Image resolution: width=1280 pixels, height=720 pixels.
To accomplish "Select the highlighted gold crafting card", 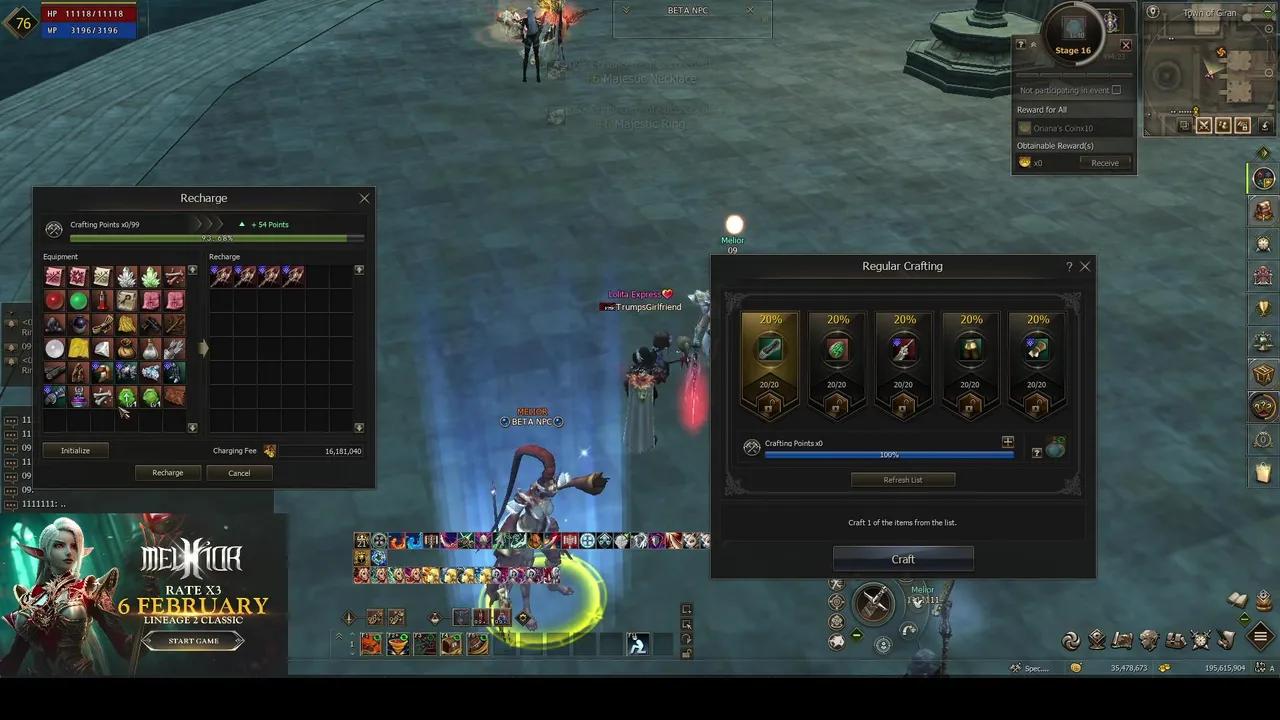I will coord(770,362).
